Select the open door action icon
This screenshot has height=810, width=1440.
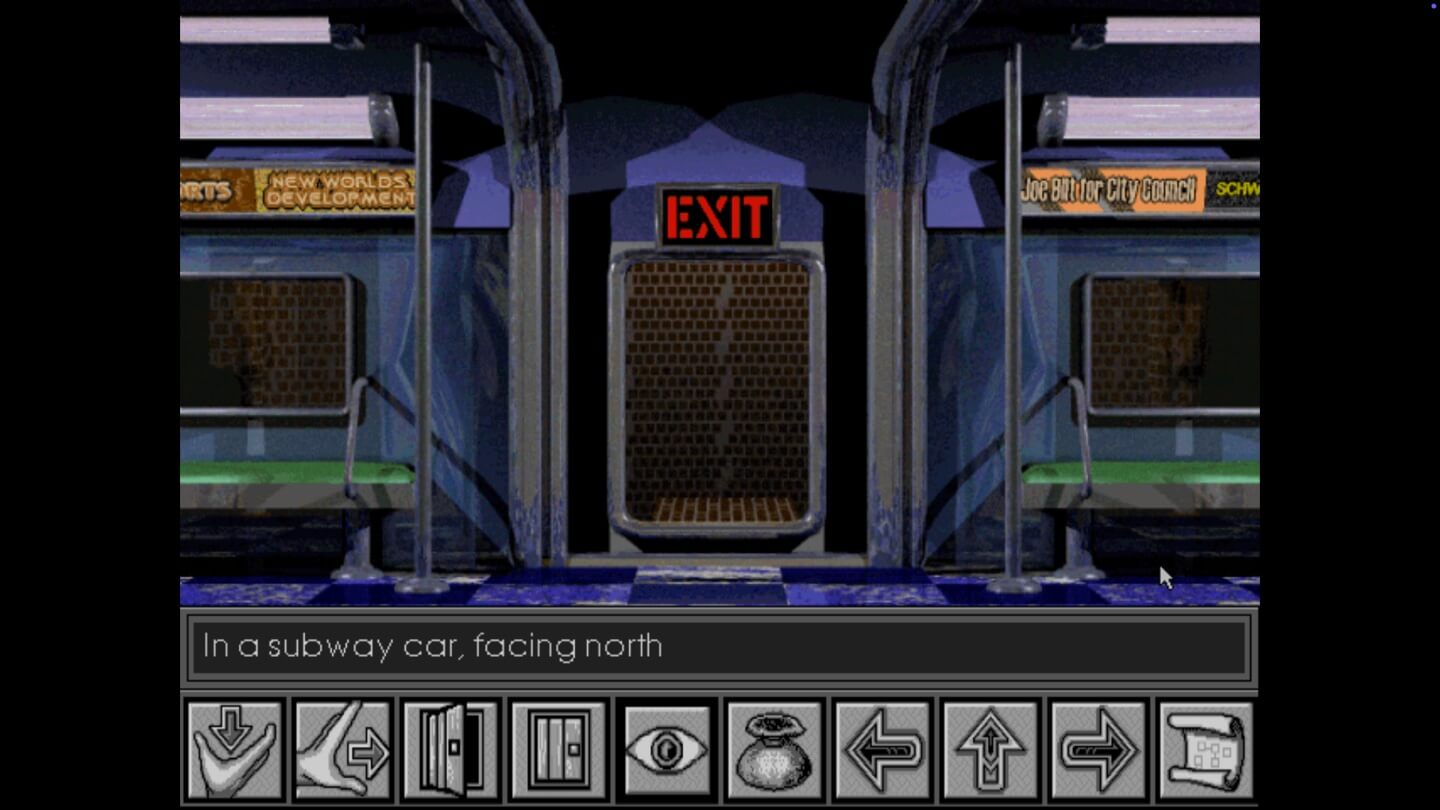(x=449, y=748)
